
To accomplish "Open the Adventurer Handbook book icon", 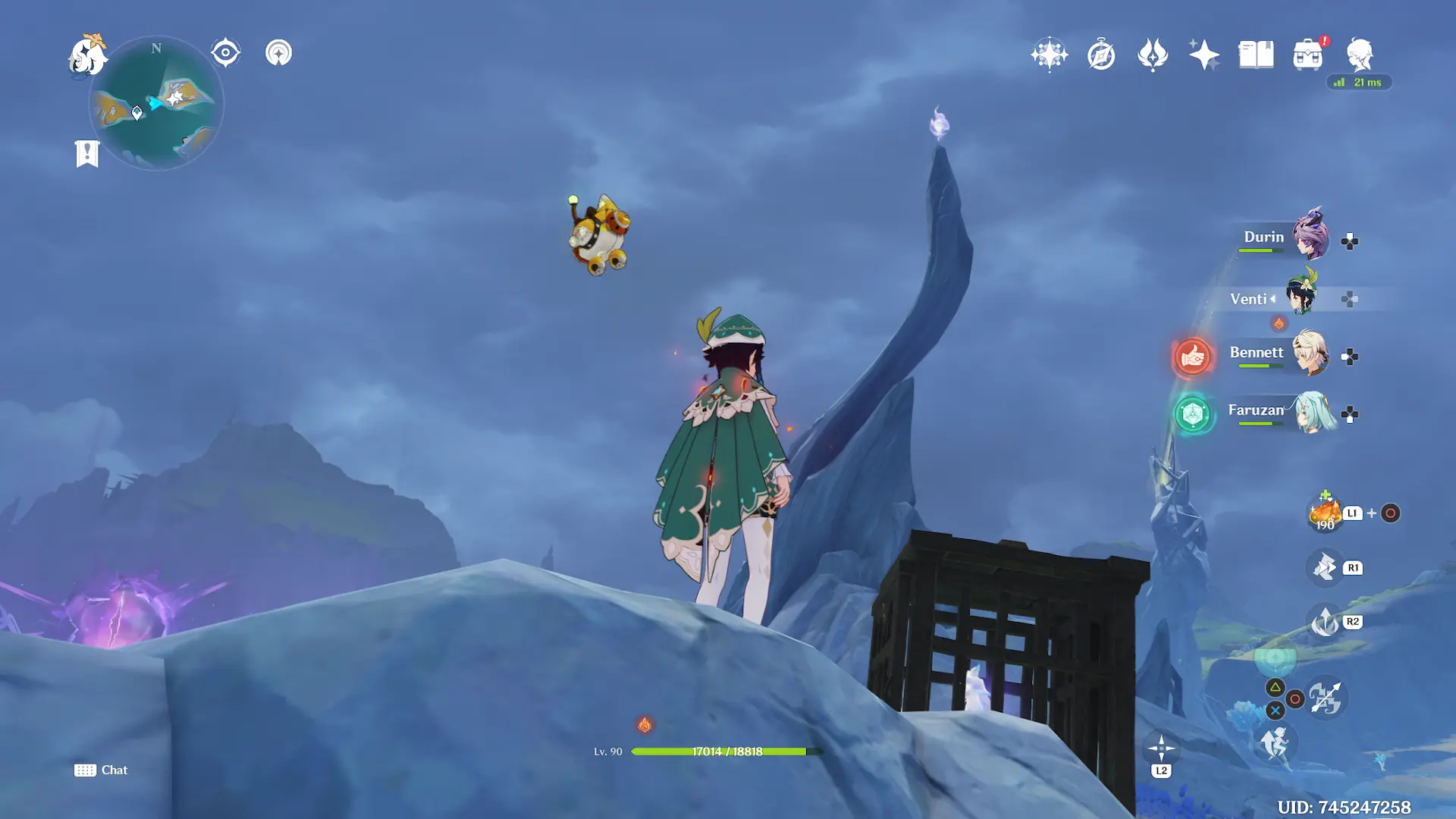I will pyautogui.click(x=1256, y=55).
